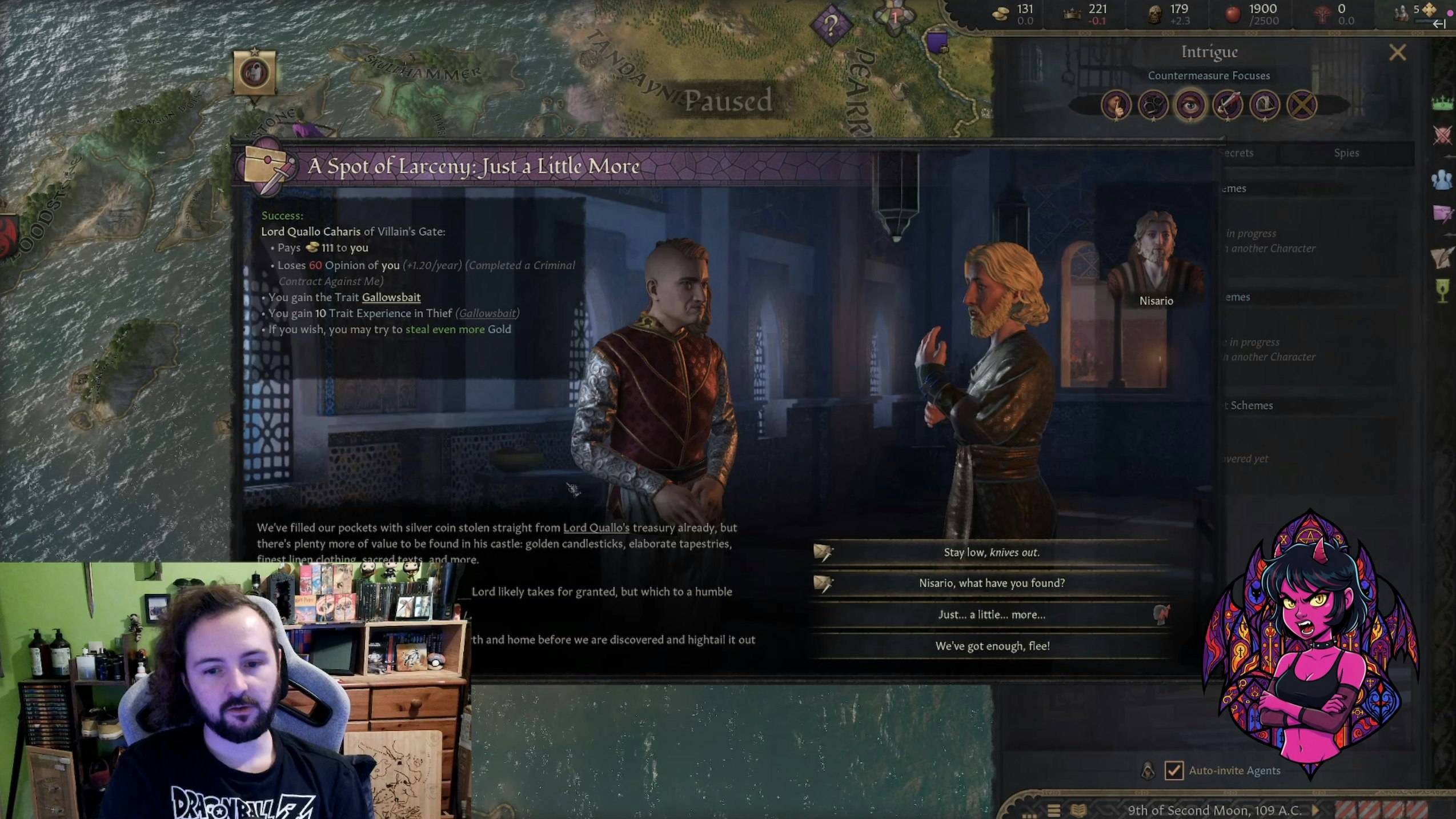This screenshot has width=1456, height=819.
Task: Clear countermeasure focus with crossed-out icon
Action: [x=1302, y=105]
